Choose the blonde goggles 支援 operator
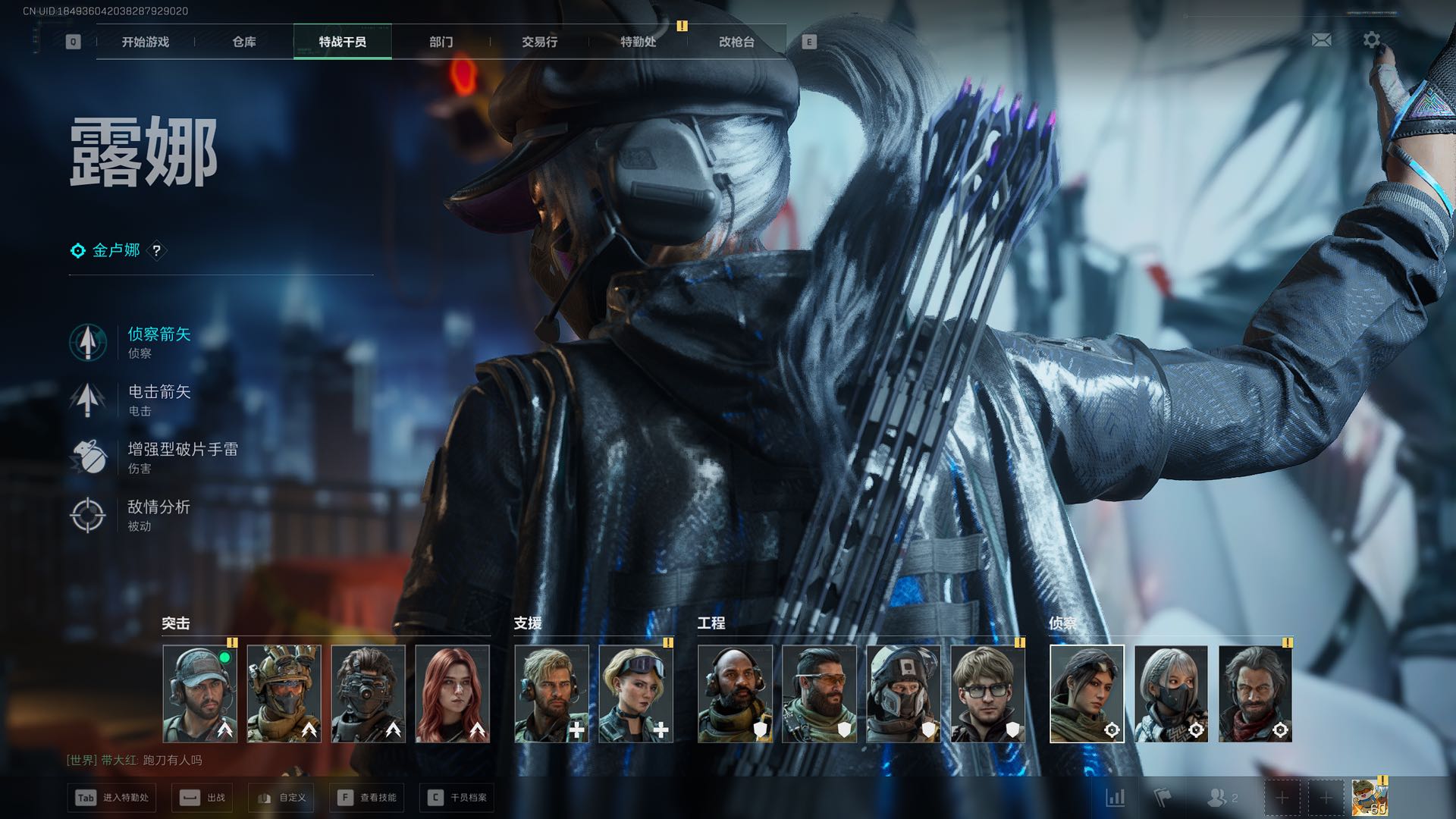This screenshot has height=819, width=1456. pos(635,694)
